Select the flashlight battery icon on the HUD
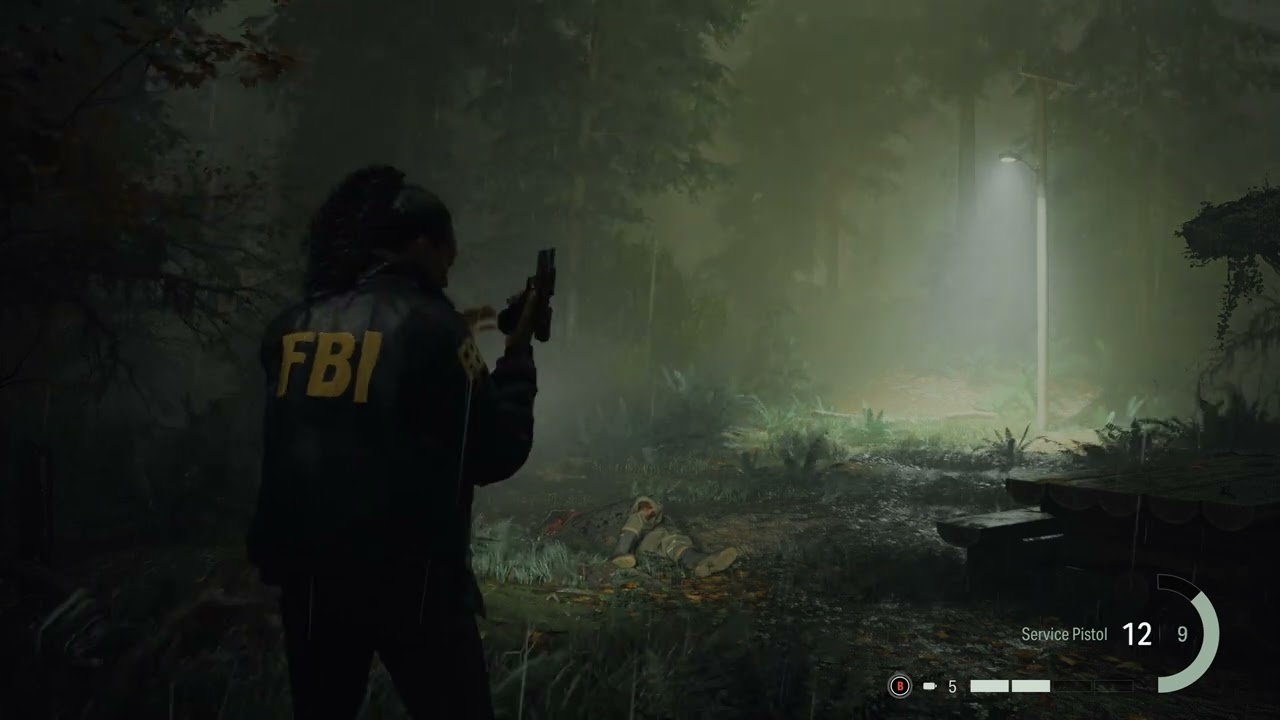This screenshot has height=720, width=1280. pyautogui.click(x=929, y=686)
